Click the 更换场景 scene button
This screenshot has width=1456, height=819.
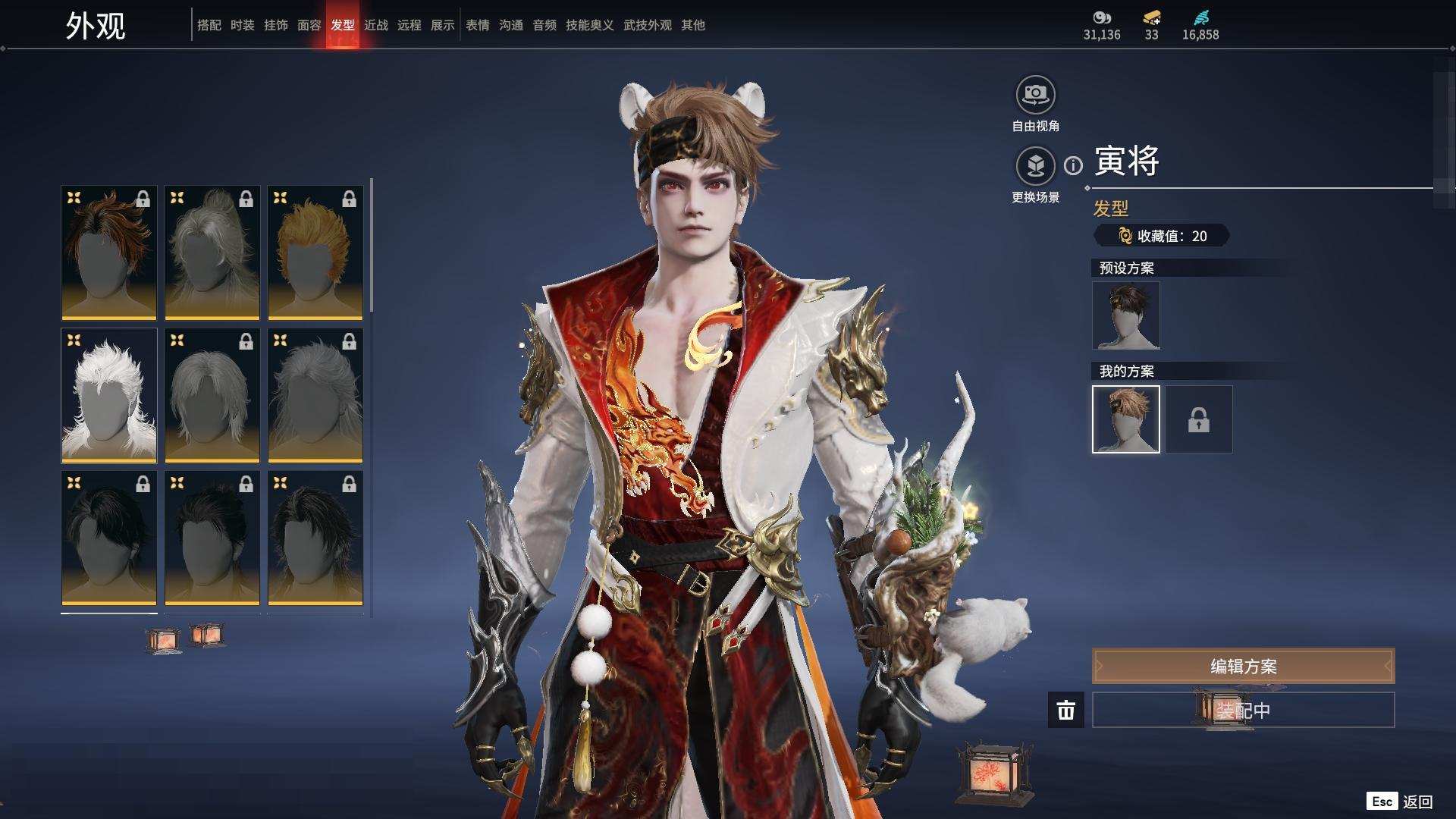pos(1035,166)
